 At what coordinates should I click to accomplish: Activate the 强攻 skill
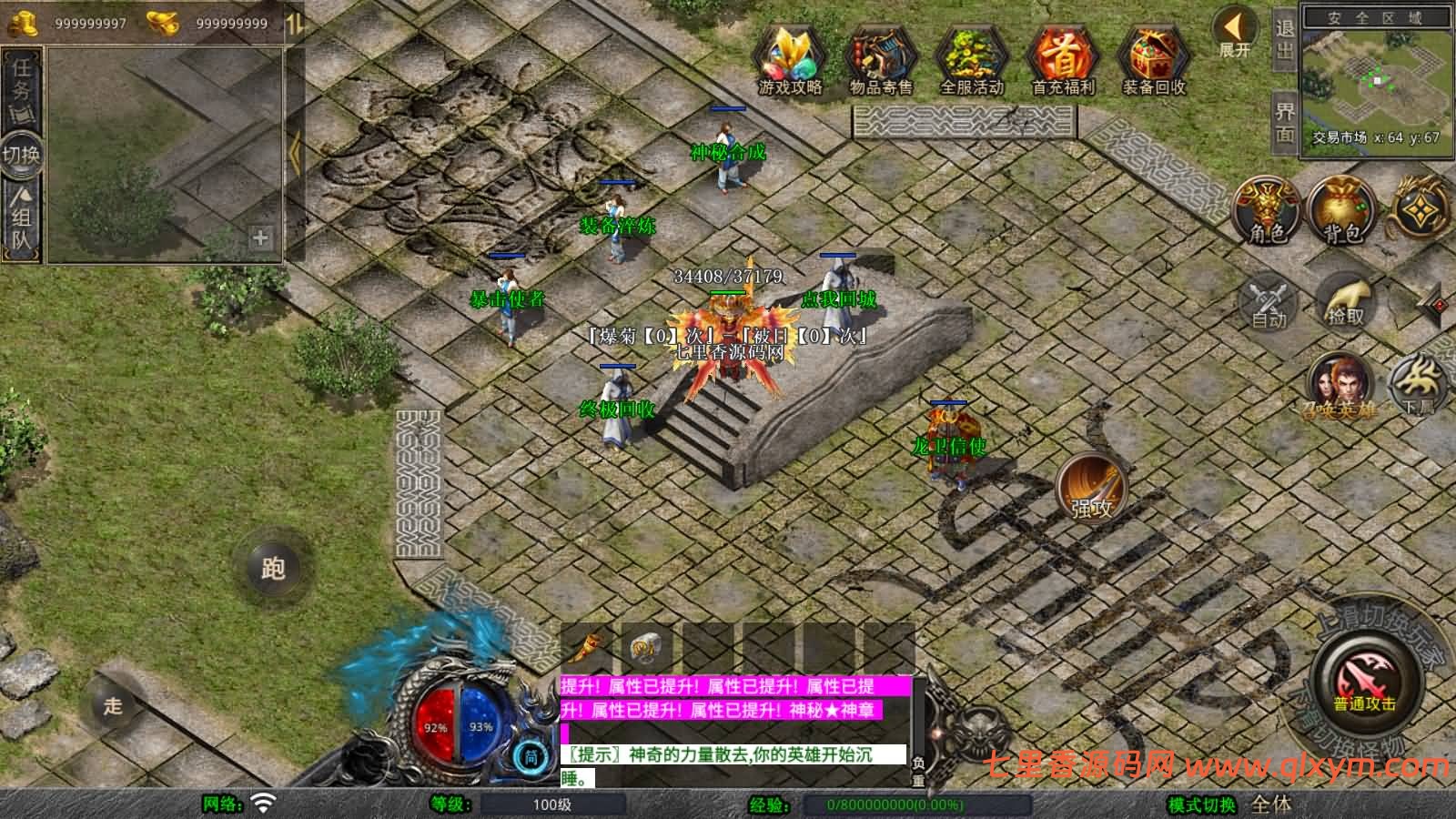click(1091, 489)
